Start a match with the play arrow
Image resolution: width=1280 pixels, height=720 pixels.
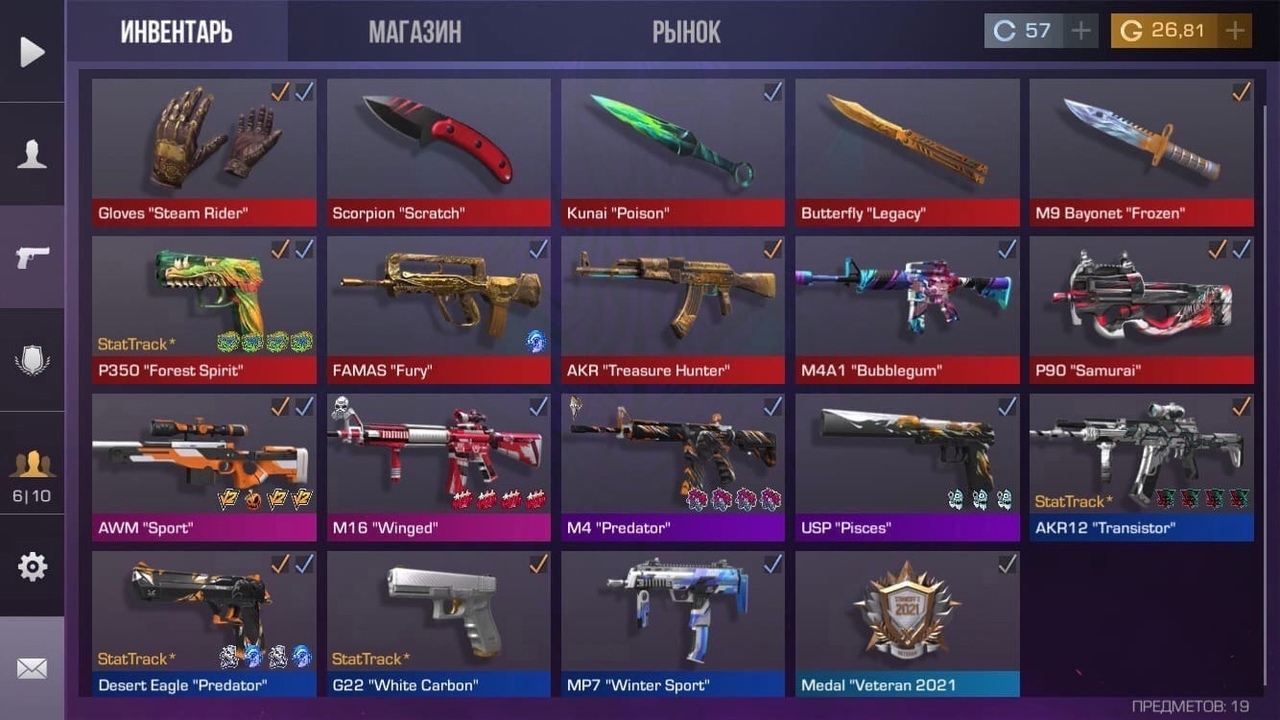[32, 52]
